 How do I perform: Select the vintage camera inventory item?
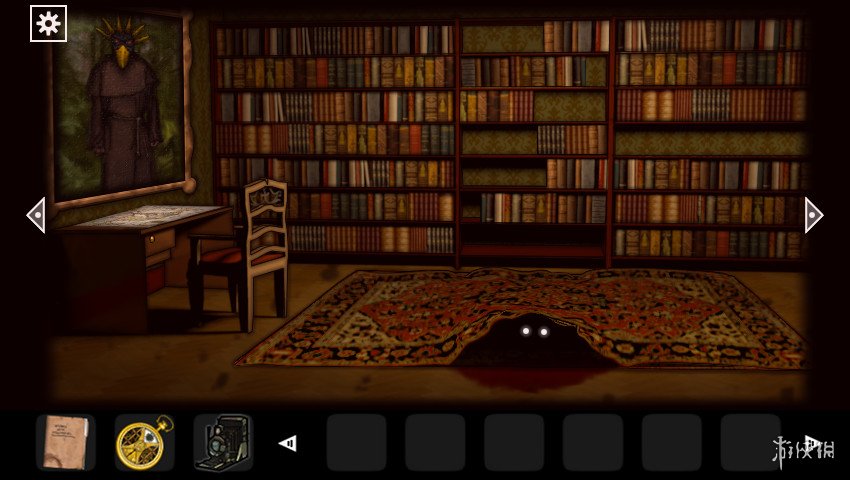tap(222, 442)
